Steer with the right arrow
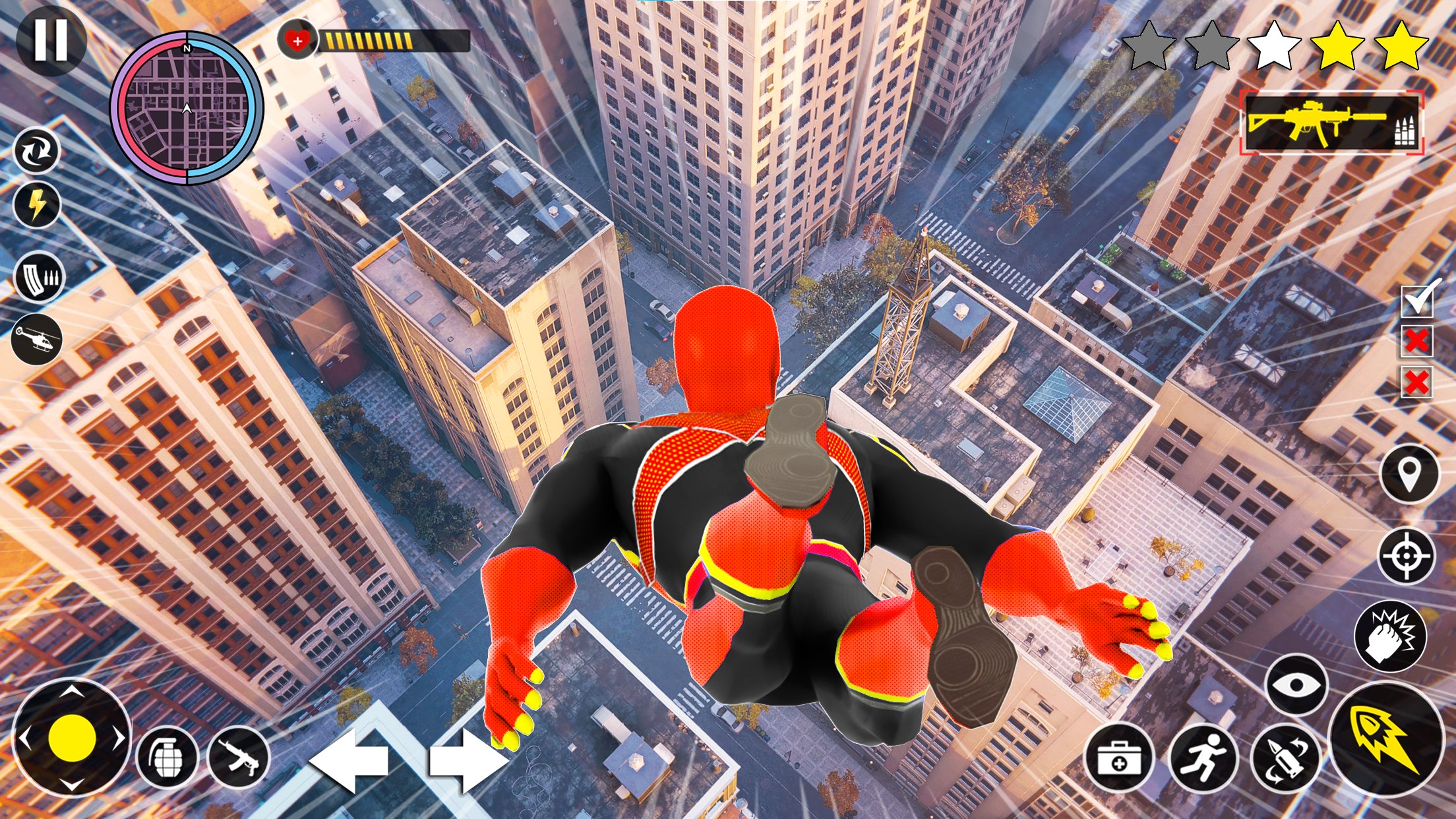Screen dimensions: 1456x819 click(x=466, y=760)
